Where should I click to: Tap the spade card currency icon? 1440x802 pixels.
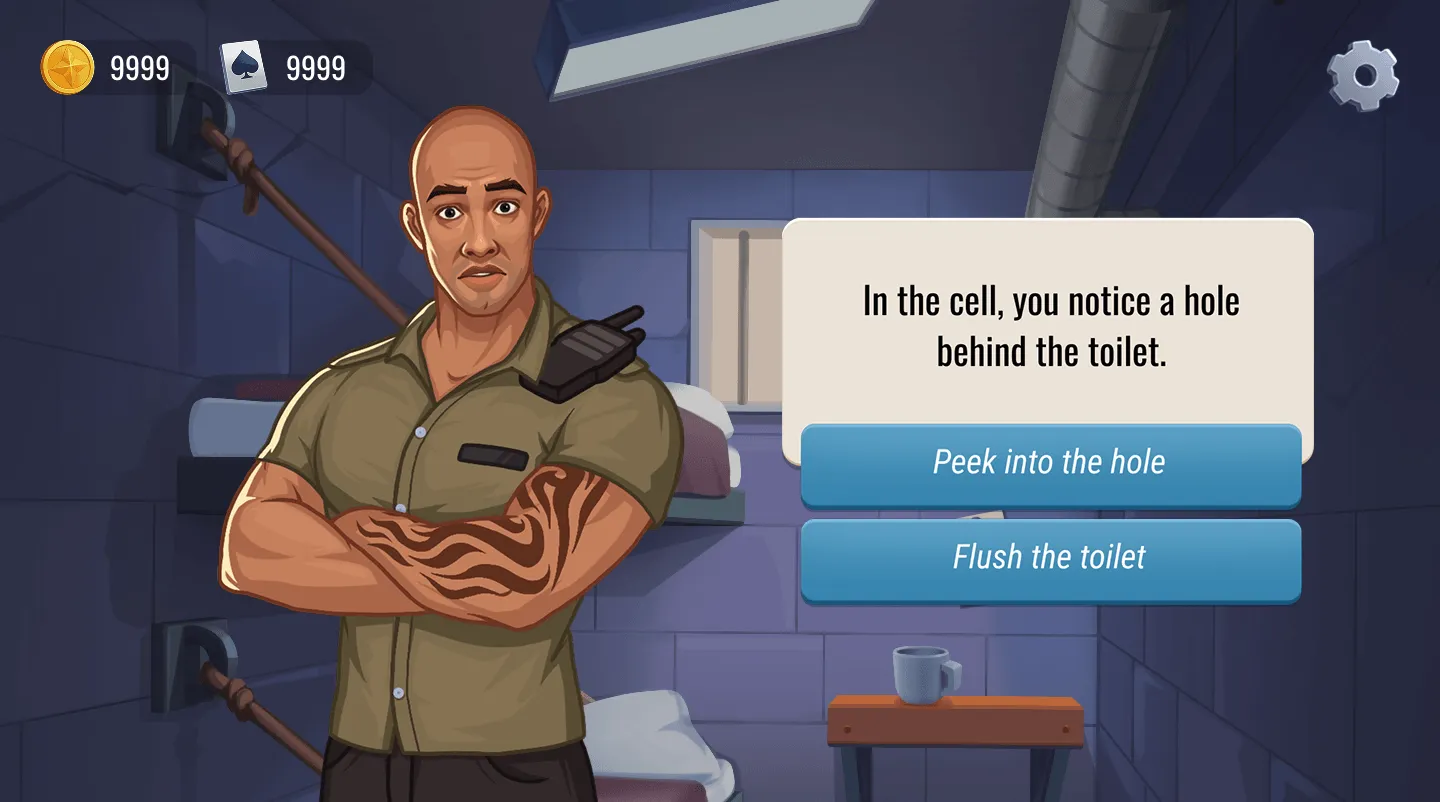244,68
